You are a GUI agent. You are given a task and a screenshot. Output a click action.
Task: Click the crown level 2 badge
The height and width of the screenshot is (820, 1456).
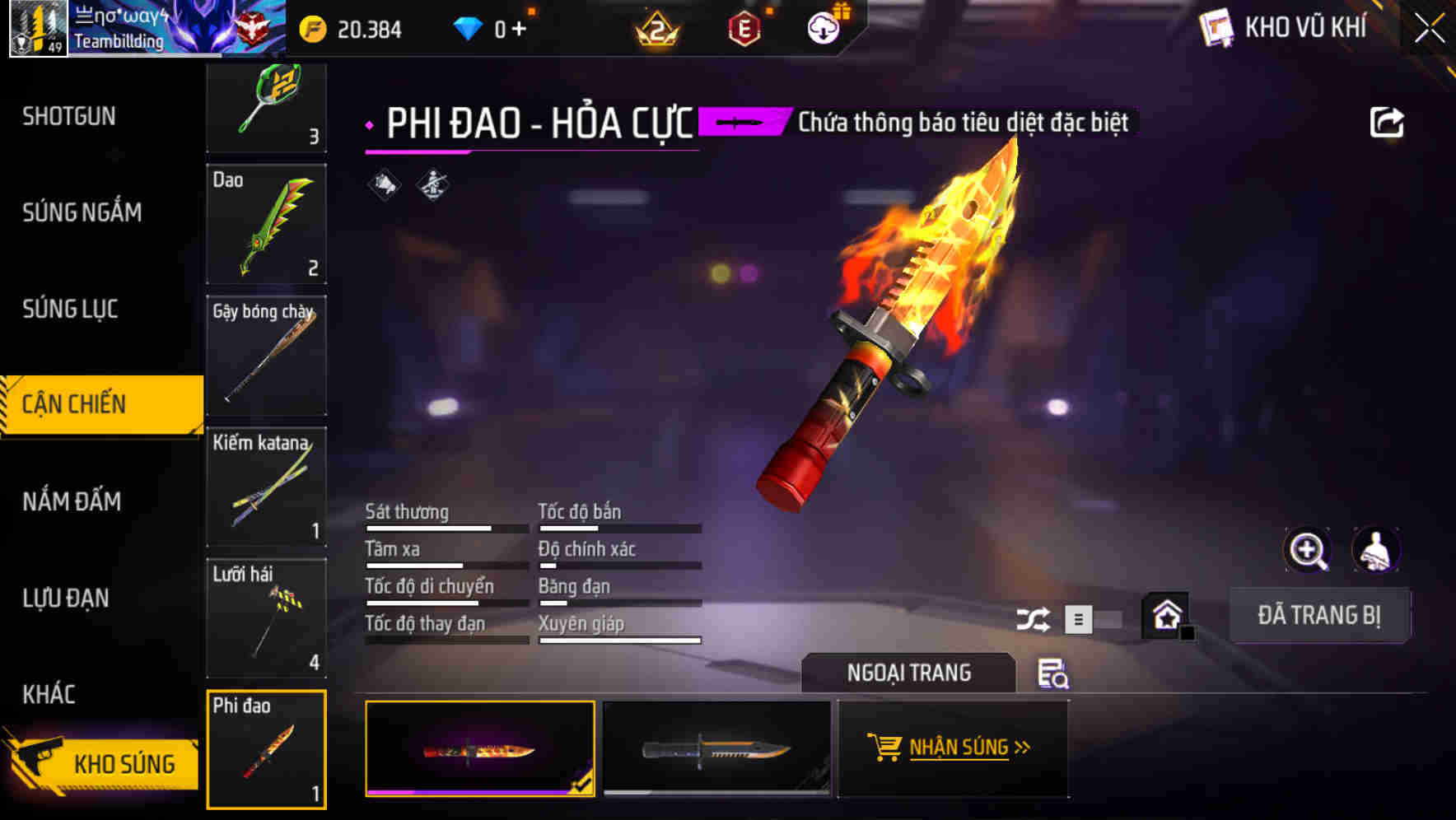(656, 27)
